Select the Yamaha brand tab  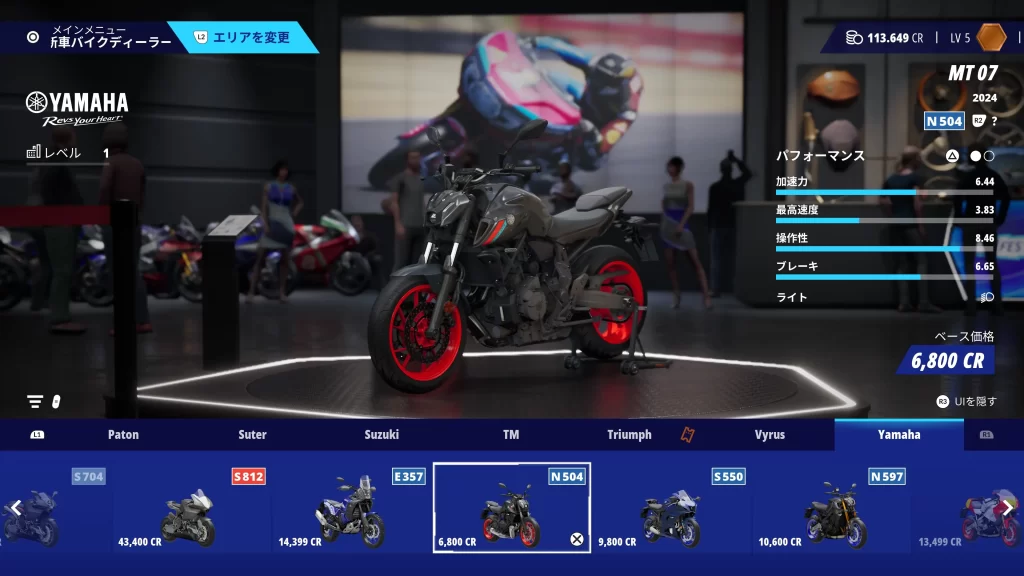pos(899,435)
